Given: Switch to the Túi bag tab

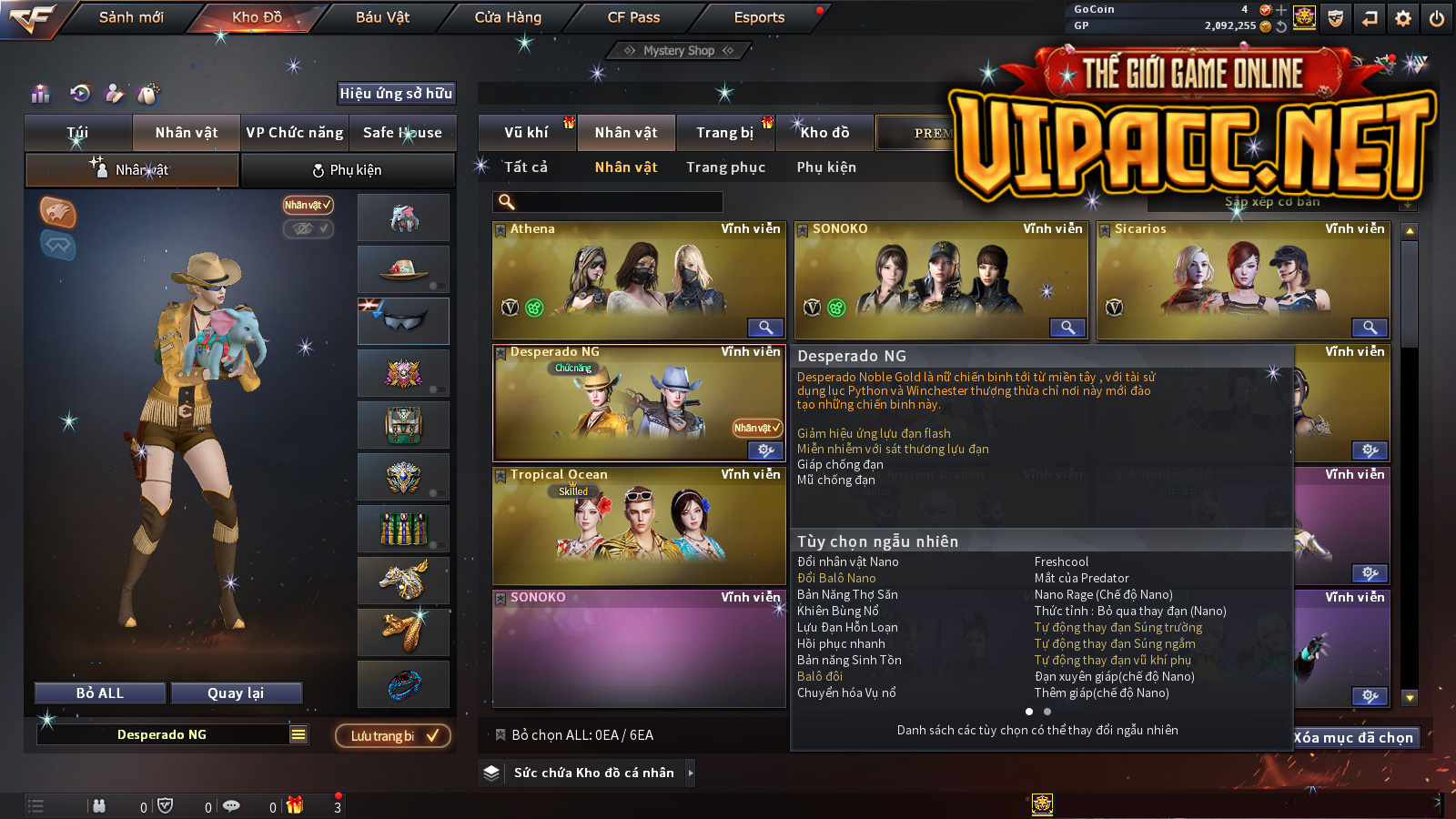Looking at the screenshot, I should click(x=78, y=133).
